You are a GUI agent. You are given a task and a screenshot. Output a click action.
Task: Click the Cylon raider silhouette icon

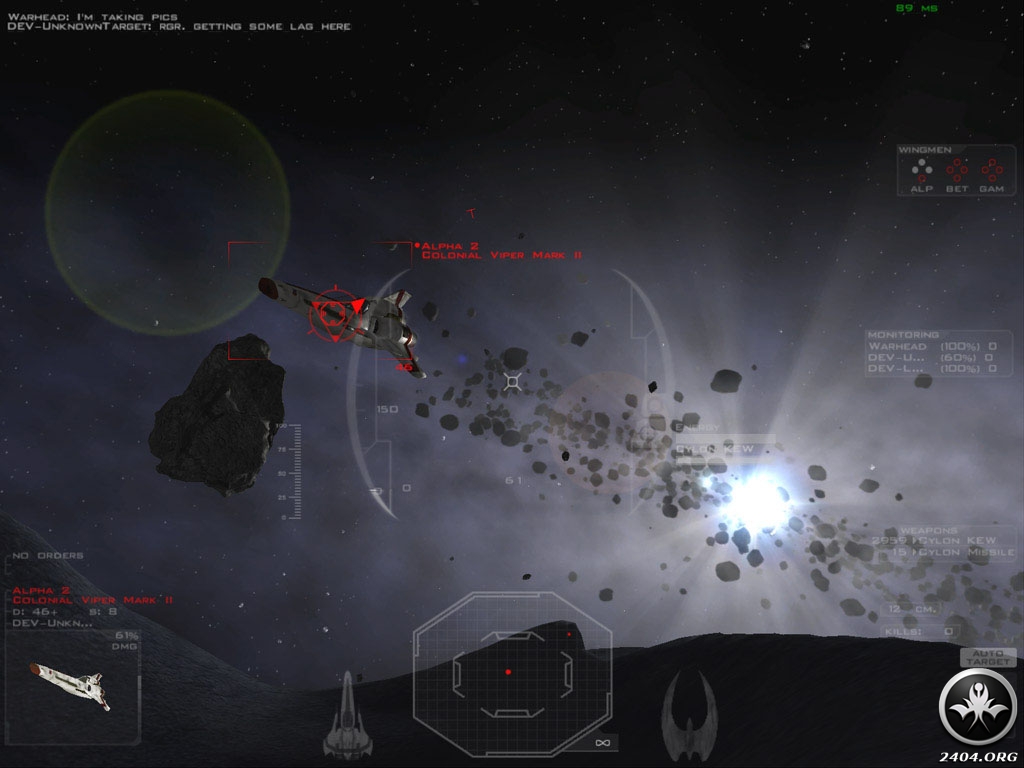(689, 711)
